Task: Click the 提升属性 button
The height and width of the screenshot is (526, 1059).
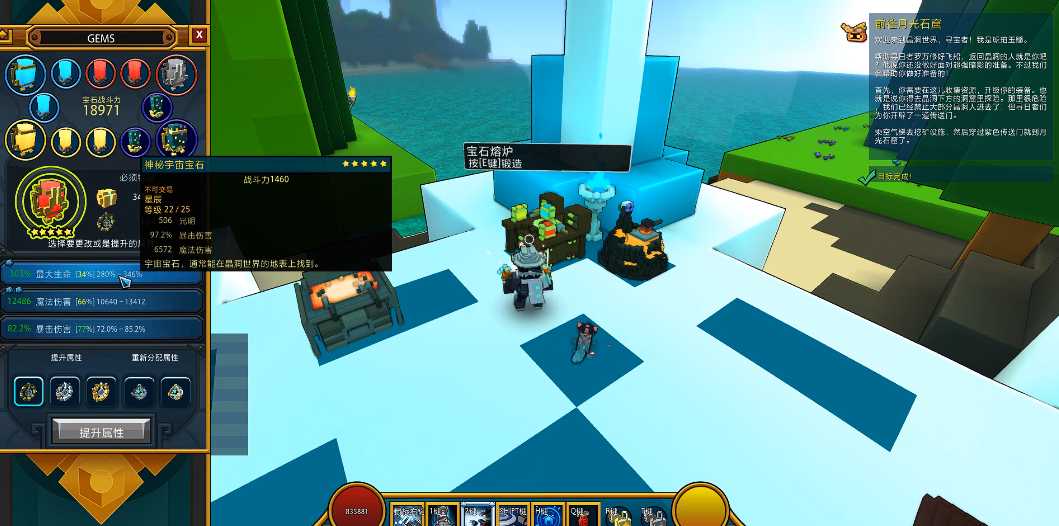Action: coord(101,431)
